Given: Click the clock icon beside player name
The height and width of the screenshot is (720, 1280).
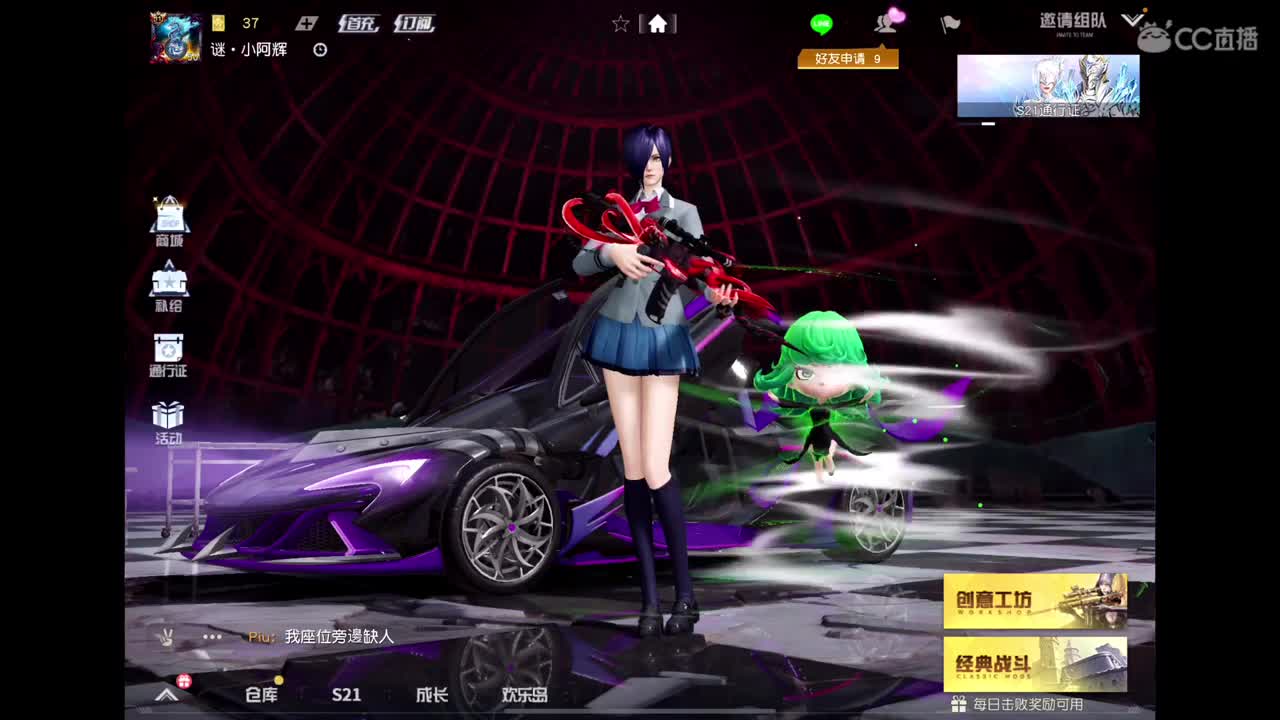Looking at the screenshot, I should [318, 51].
